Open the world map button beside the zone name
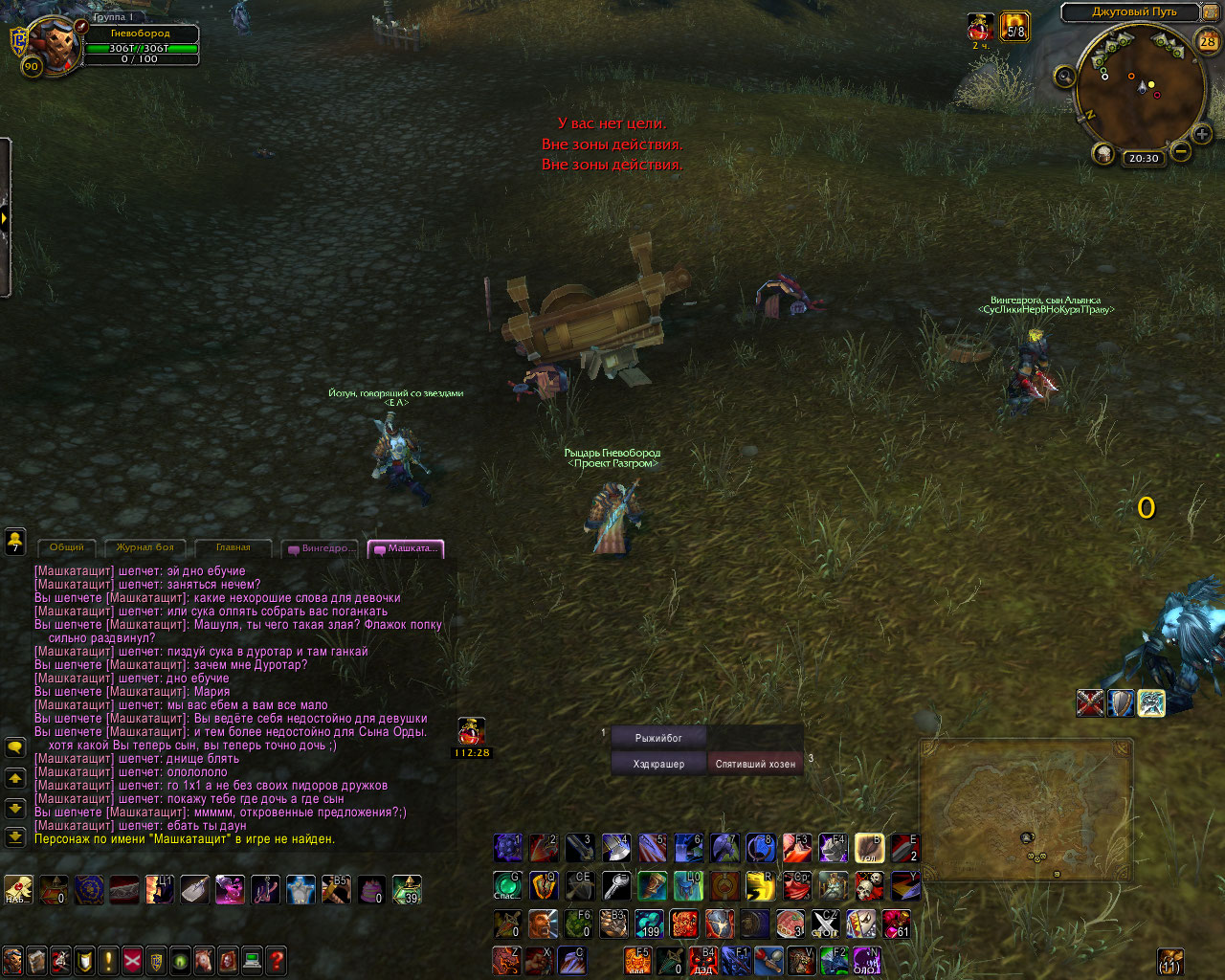The width and height of the screenshot is (1225, 980). (1212, 12)
